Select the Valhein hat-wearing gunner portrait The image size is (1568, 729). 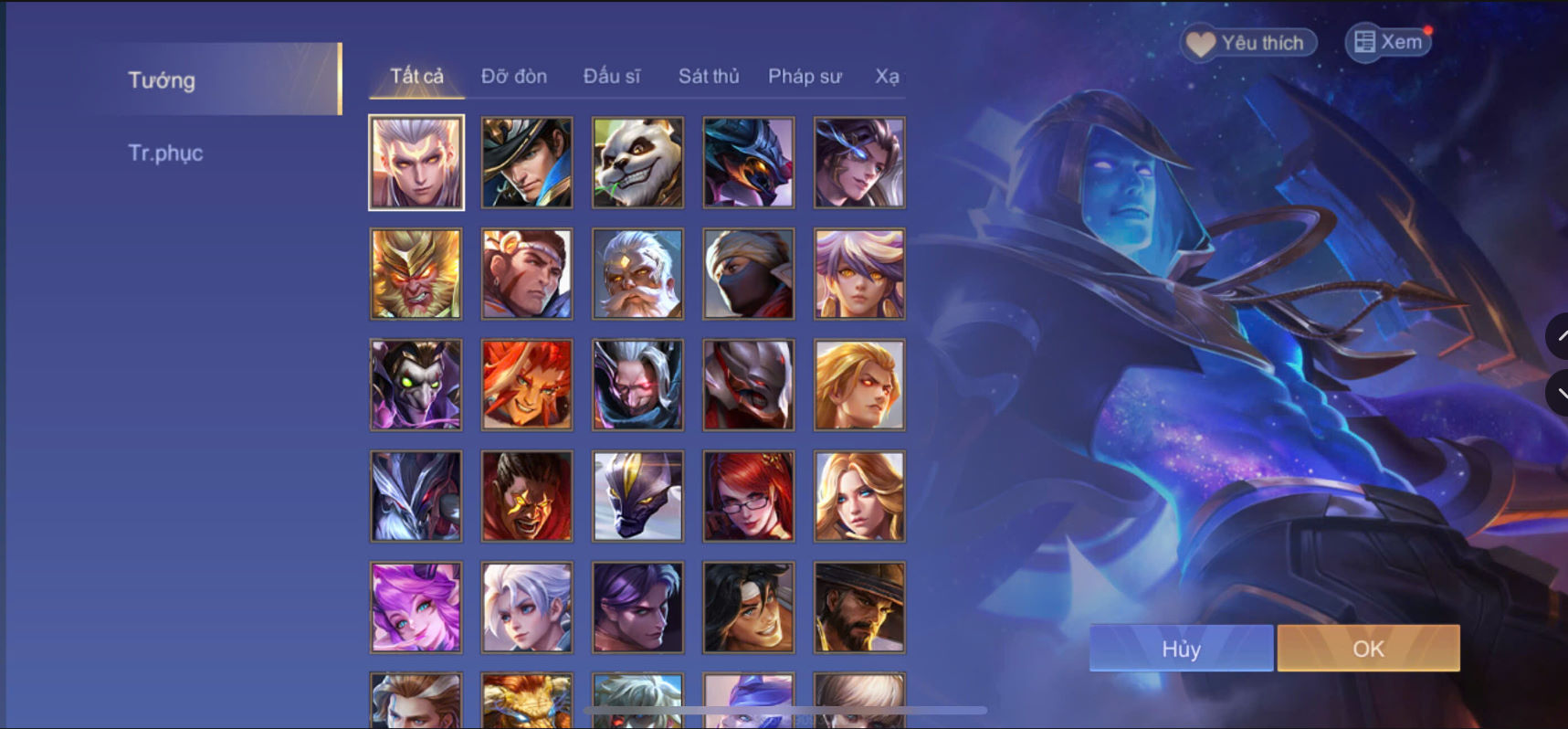526,163
